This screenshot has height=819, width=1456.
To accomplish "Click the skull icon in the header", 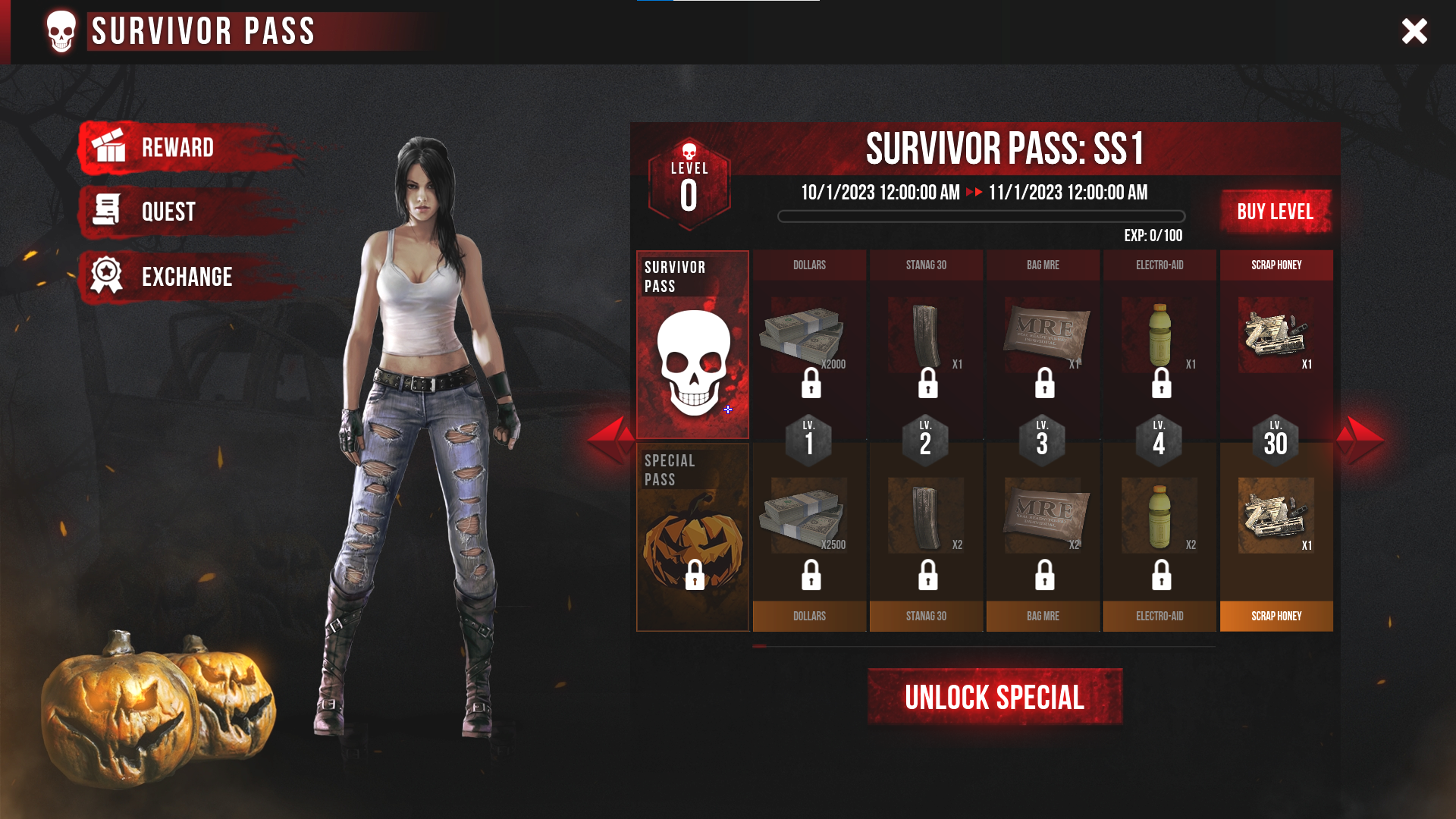I will [59, 32].
